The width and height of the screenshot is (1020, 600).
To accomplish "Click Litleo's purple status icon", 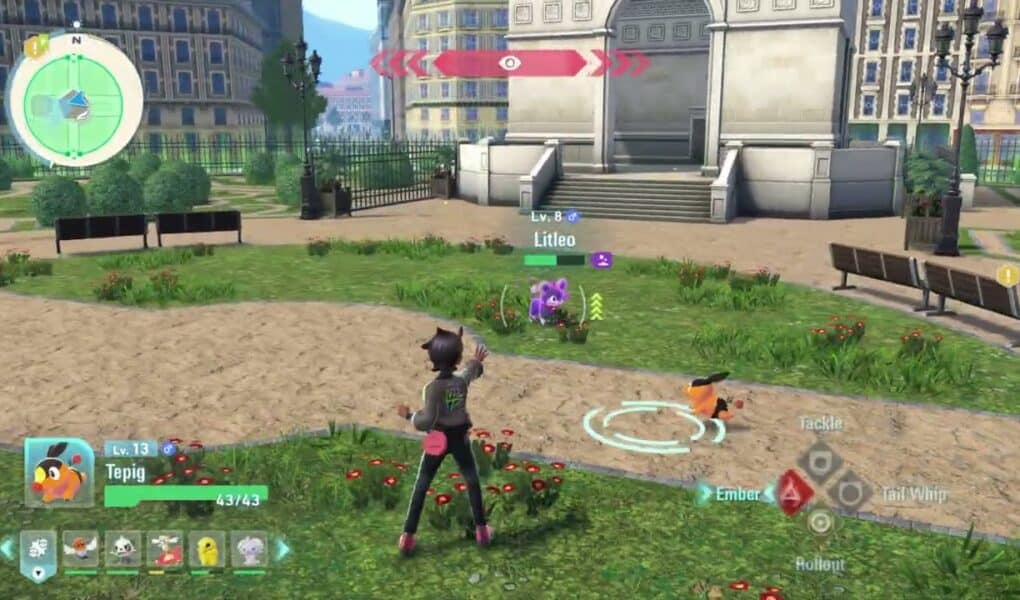I will 601,260.
